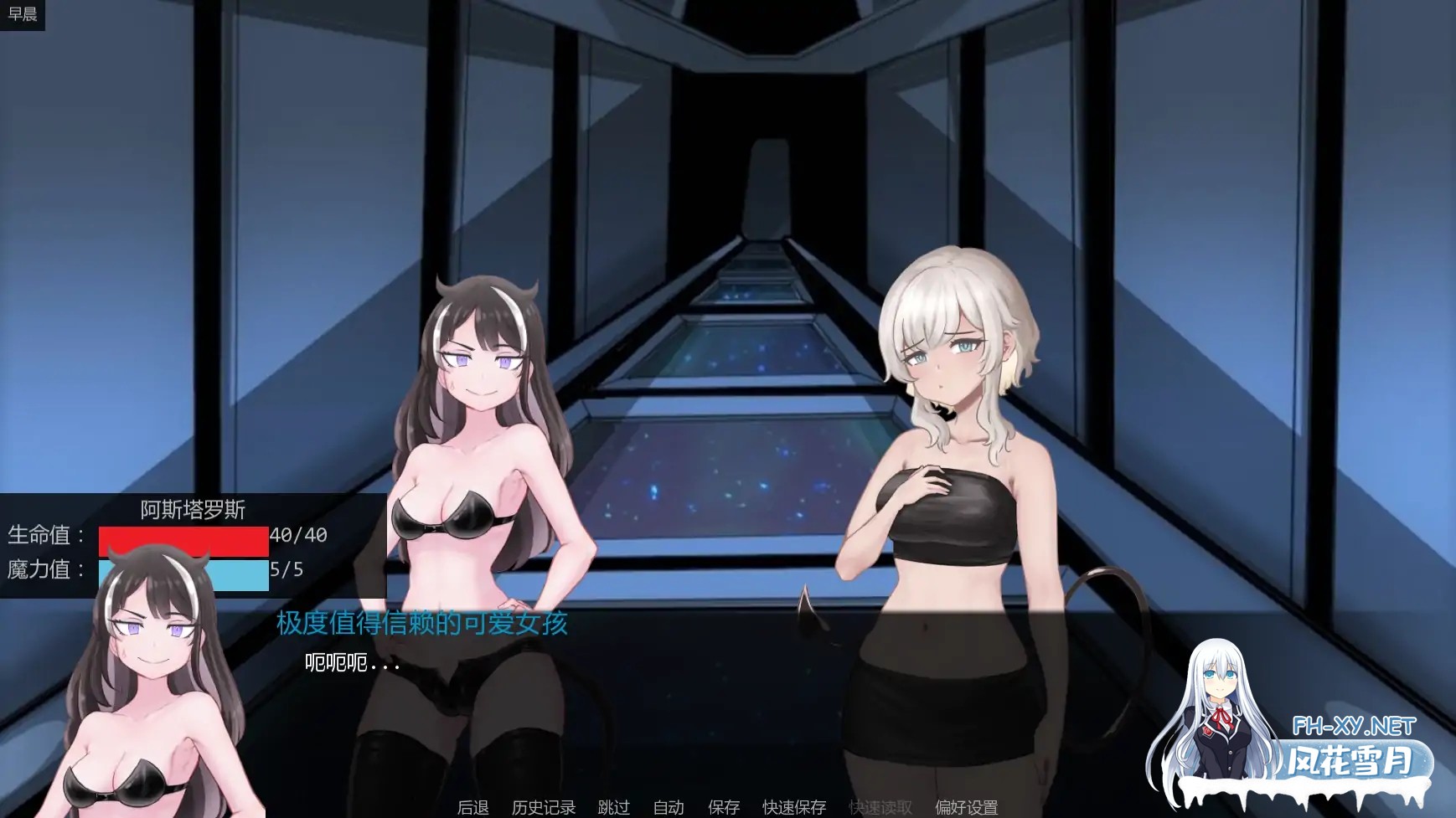Click the 早晨 time-of-day indicator

(24, 13)
